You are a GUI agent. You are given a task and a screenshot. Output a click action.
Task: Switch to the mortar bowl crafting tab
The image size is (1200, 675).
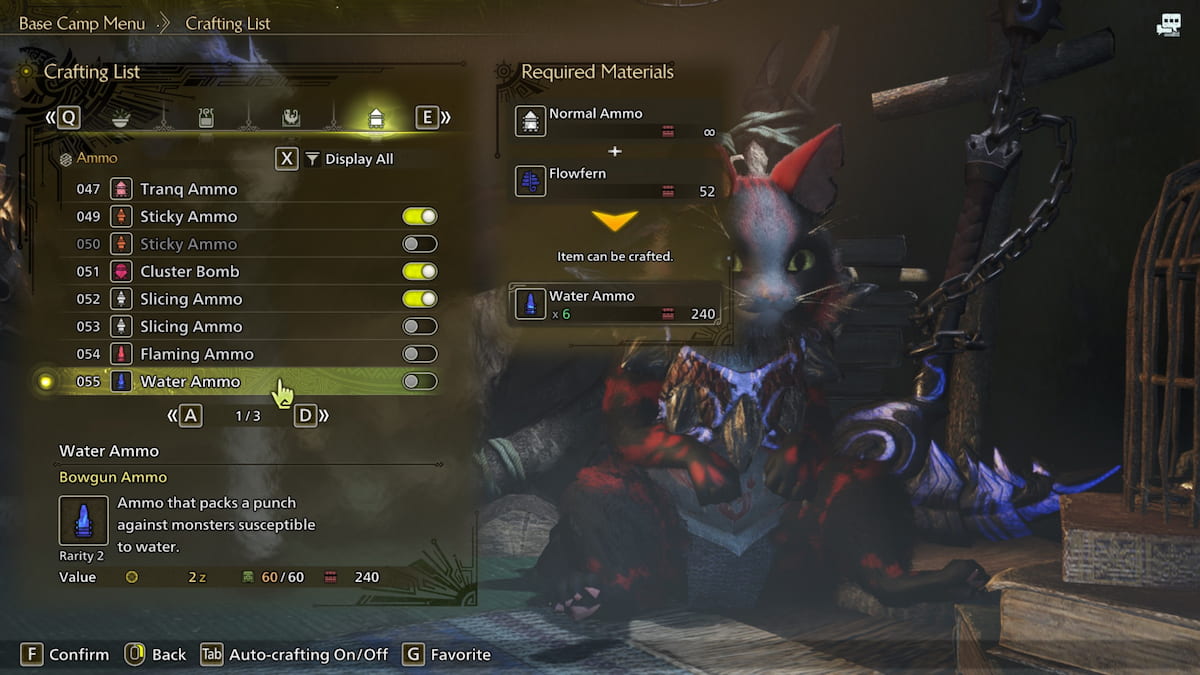point(121,118)
